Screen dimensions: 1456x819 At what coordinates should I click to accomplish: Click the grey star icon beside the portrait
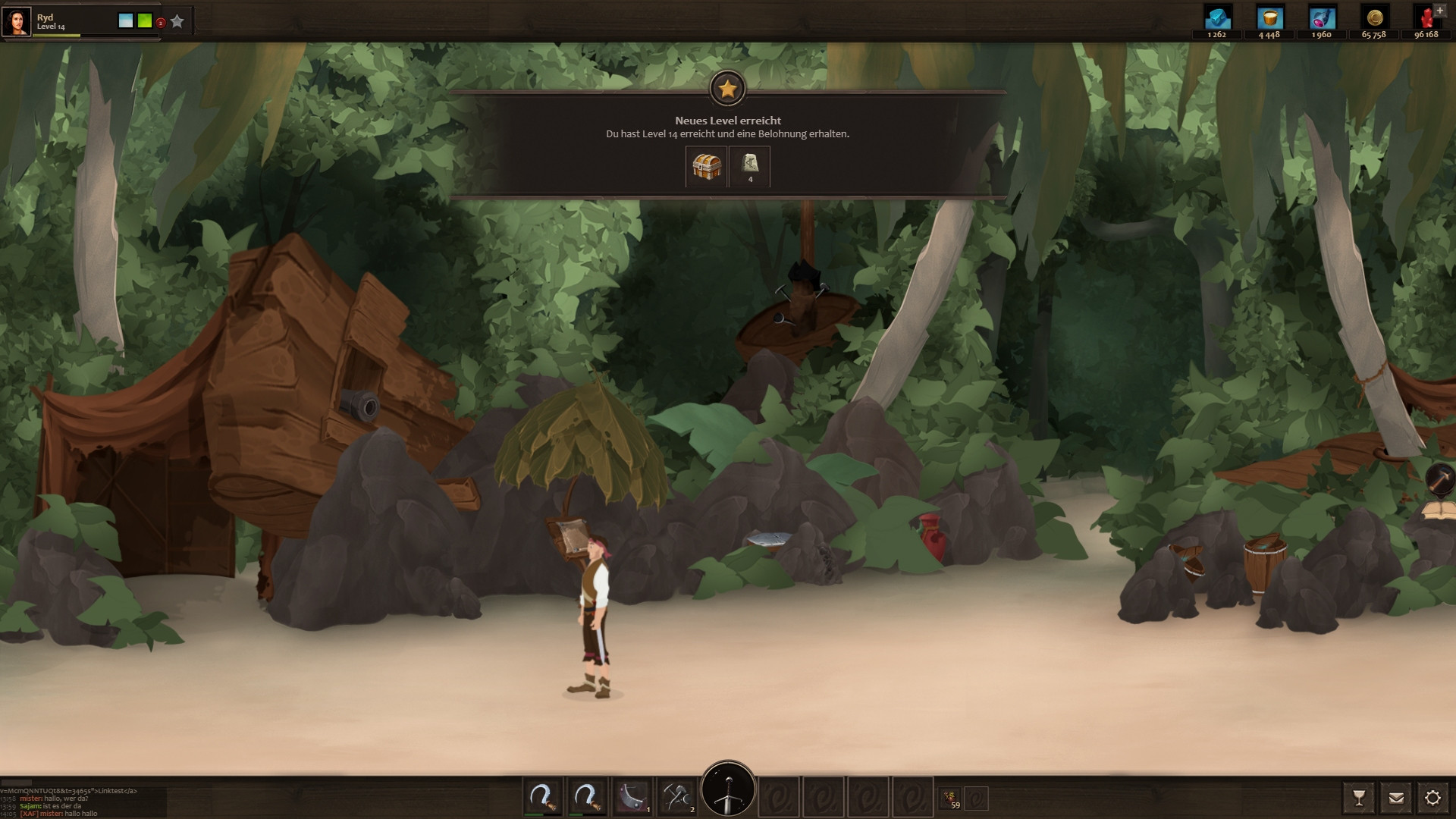tap(177, 21)
